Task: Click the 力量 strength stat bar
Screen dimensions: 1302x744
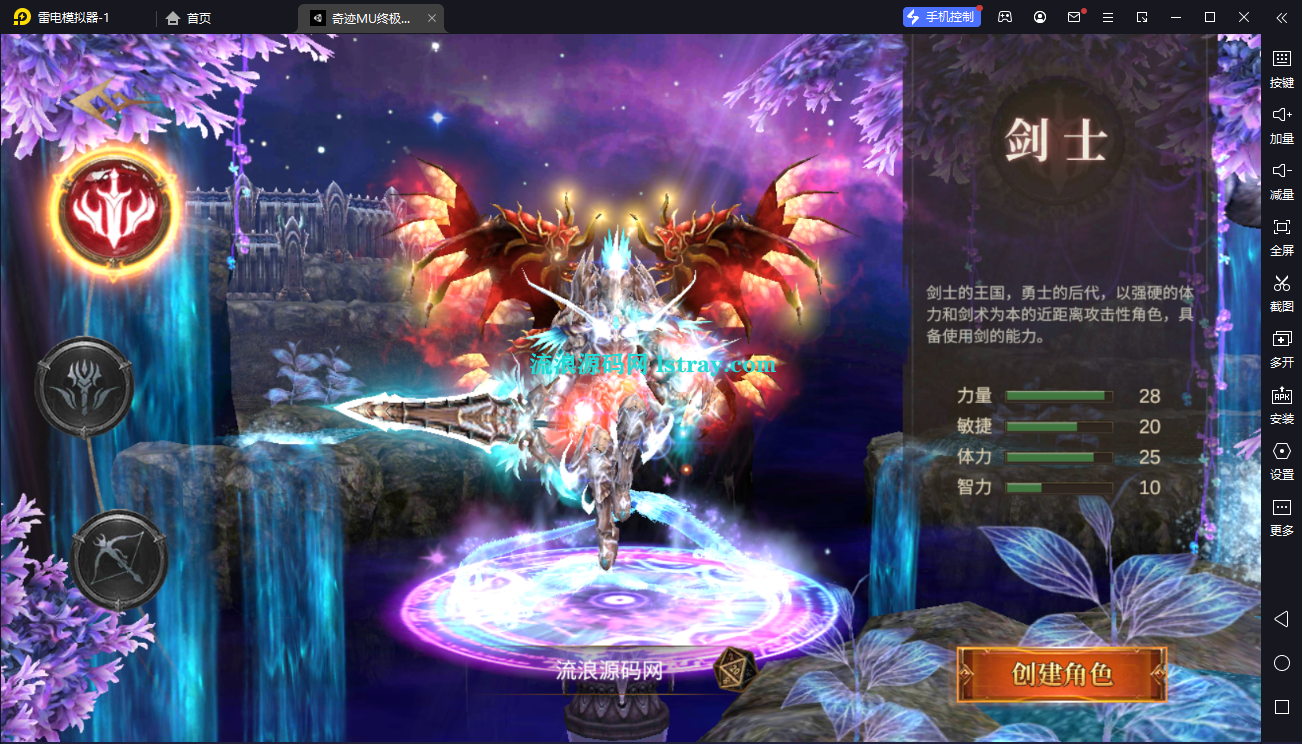Action: [x=1058, y=396]
